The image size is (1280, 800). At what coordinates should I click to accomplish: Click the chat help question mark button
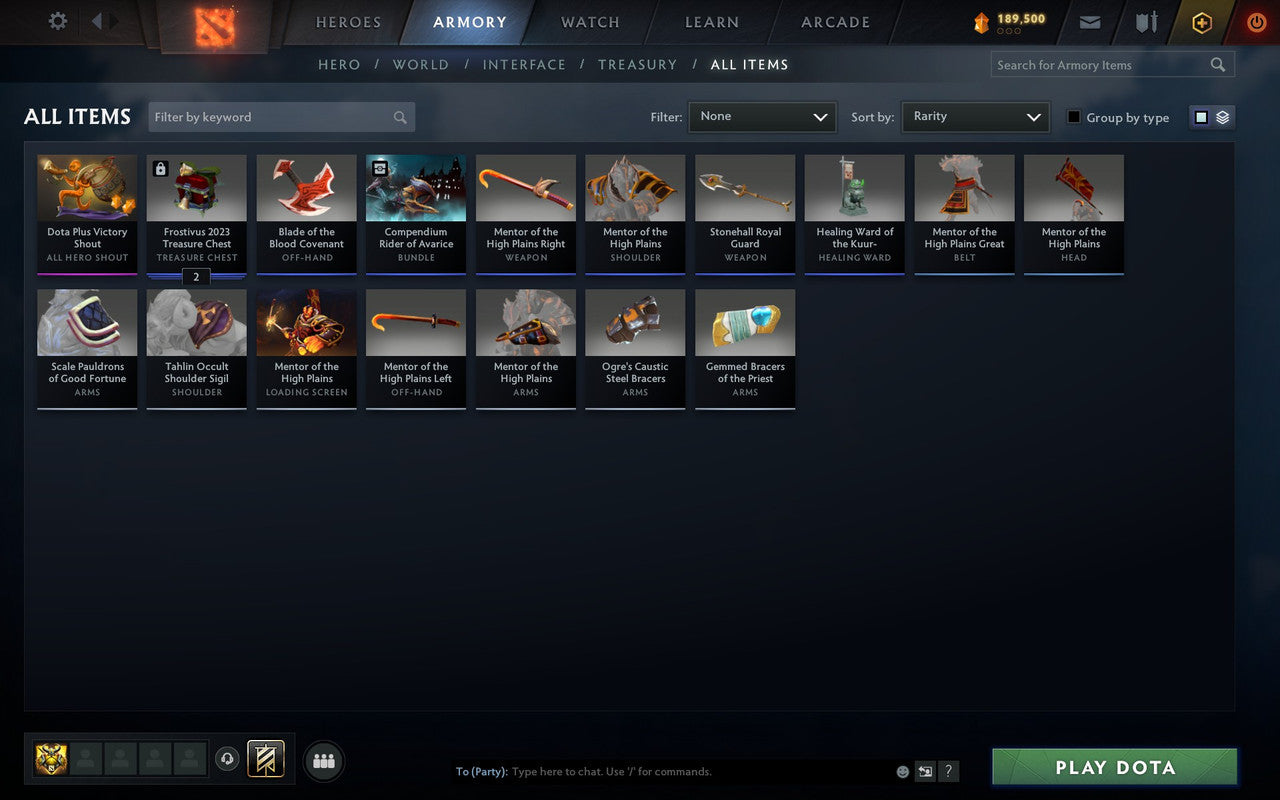click(948, 771)
